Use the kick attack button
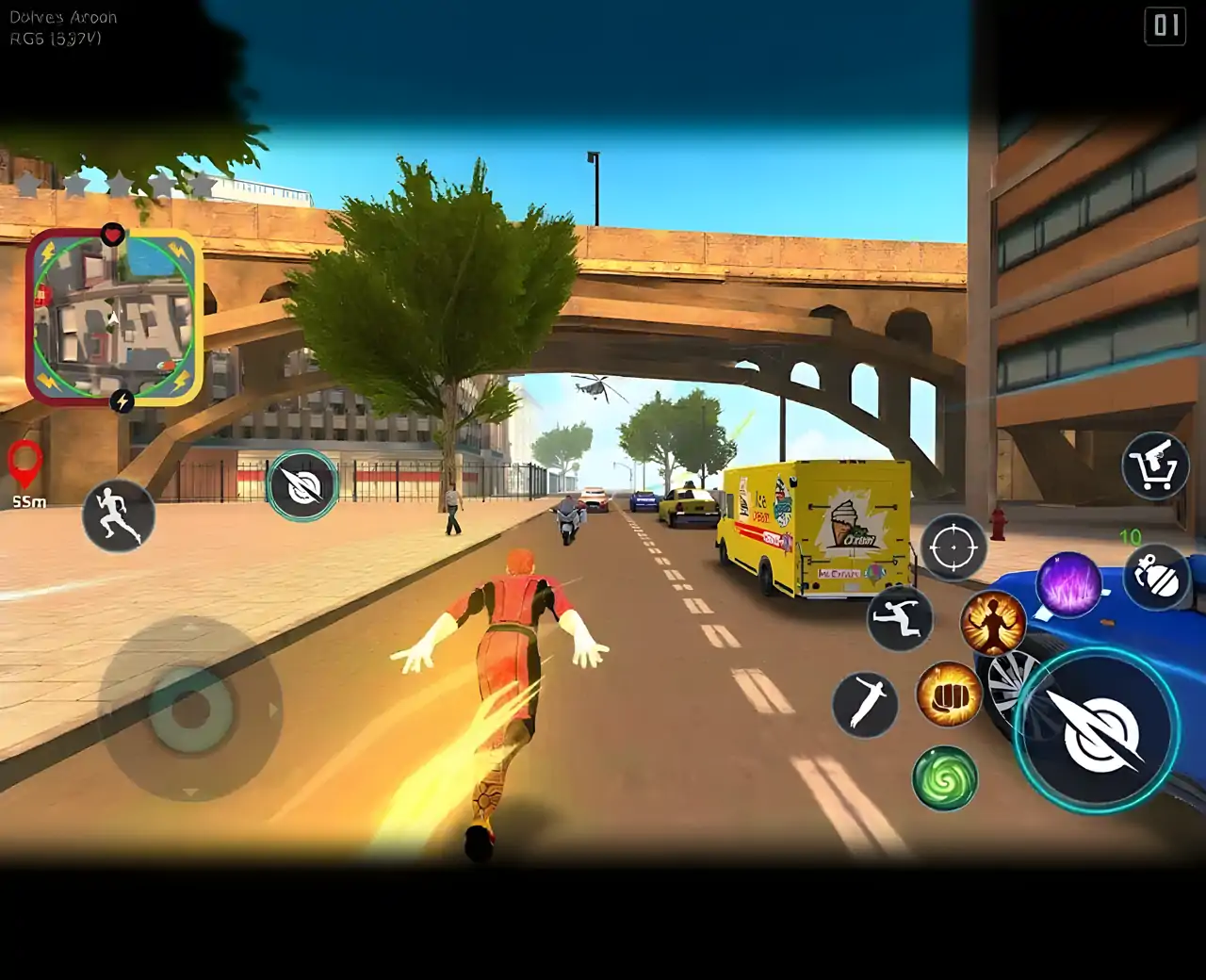The image size is (1206, 980). [x=864, y=704]
